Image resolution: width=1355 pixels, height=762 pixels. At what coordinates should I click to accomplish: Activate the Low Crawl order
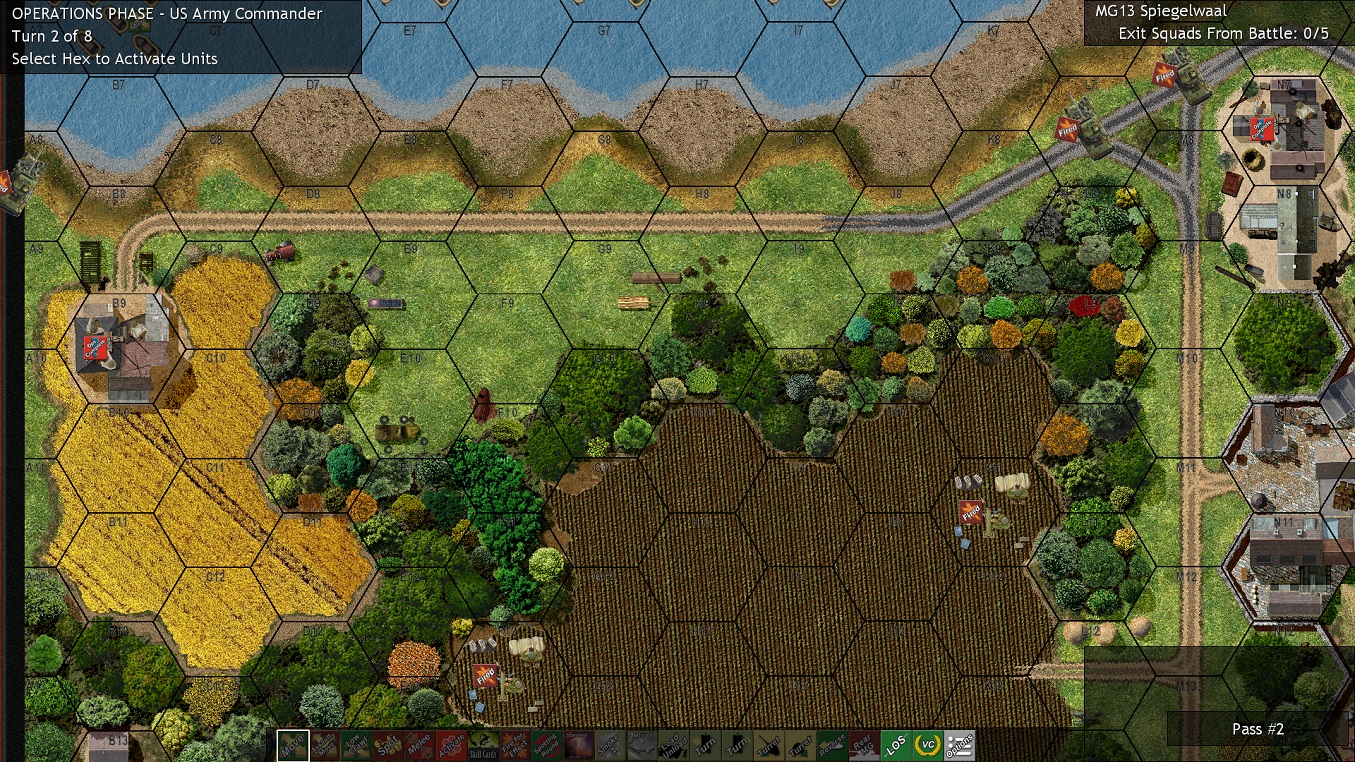356,746
